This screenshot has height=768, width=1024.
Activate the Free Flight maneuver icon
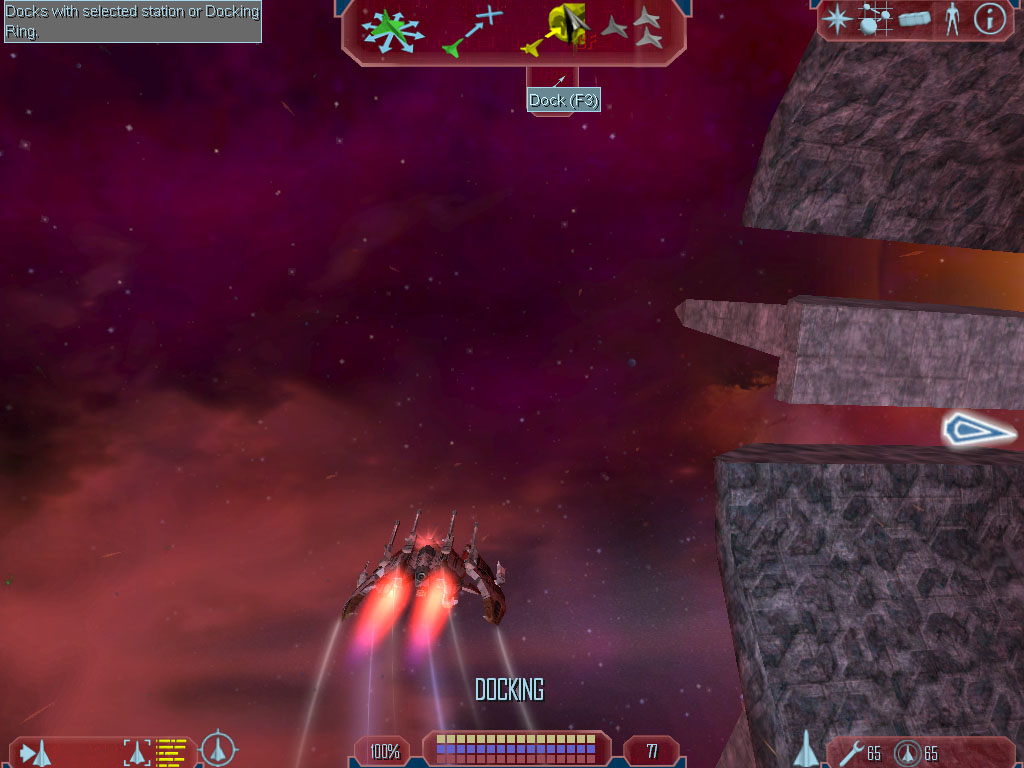392,30
